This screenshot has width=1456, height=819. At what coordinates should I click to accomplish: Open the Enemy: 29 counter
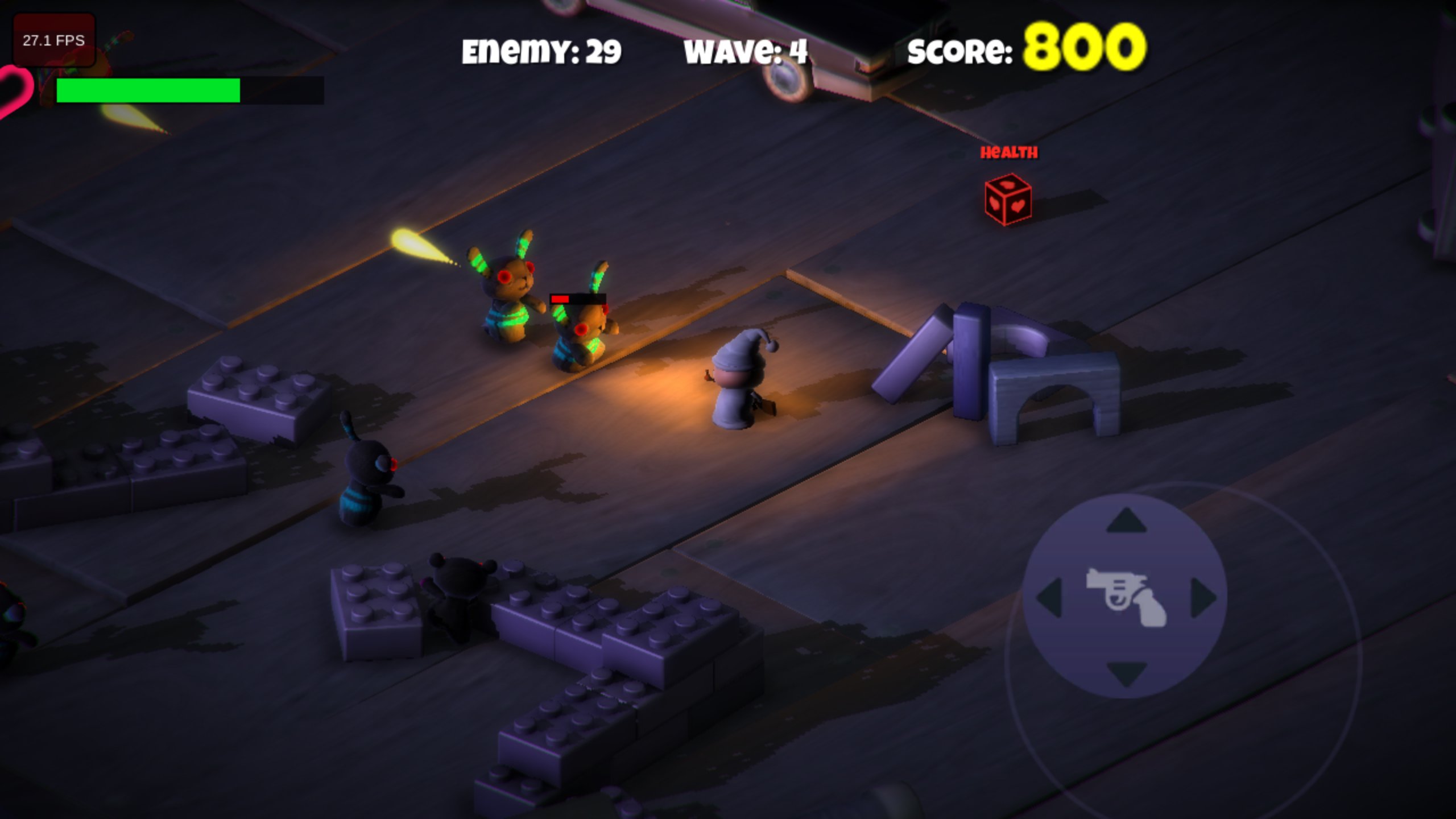(540, 51)
